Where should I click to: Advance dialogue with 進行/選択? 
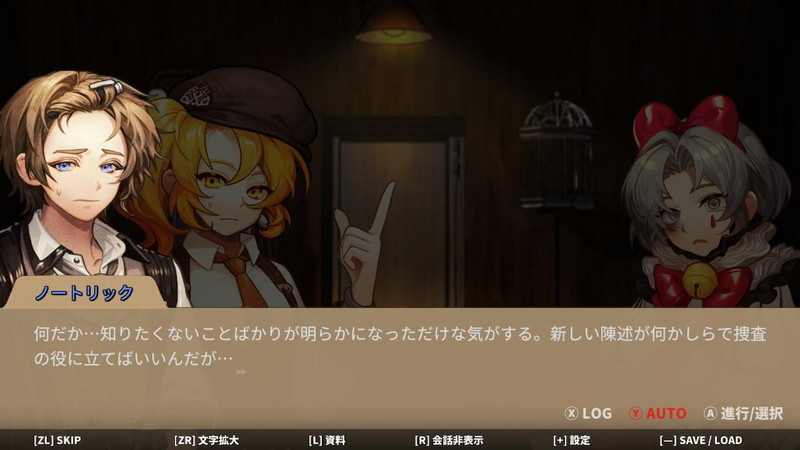click(x=743, y=413)
